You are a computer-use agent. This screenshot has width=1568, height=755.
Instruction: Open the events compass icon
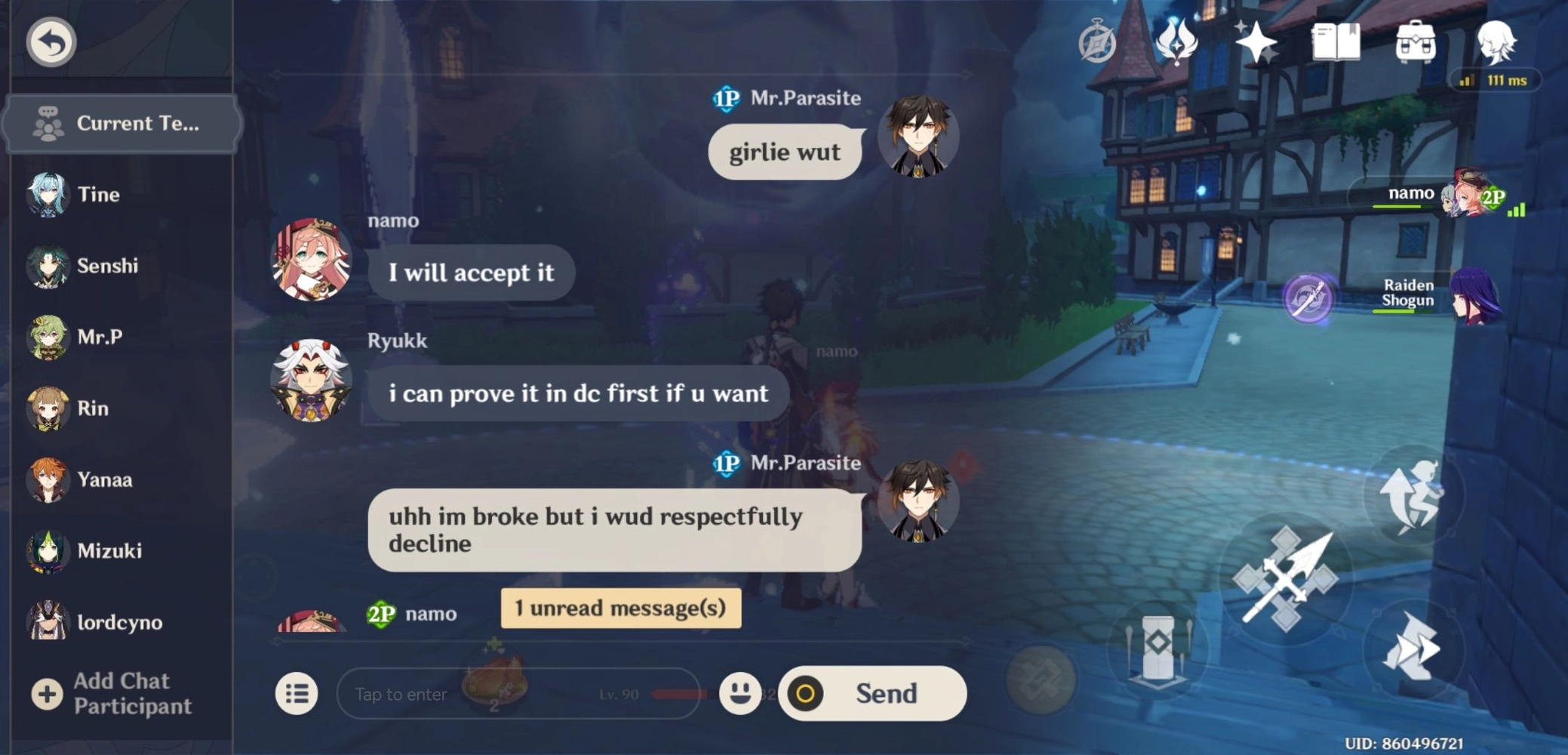click(x=1096, y=42)
